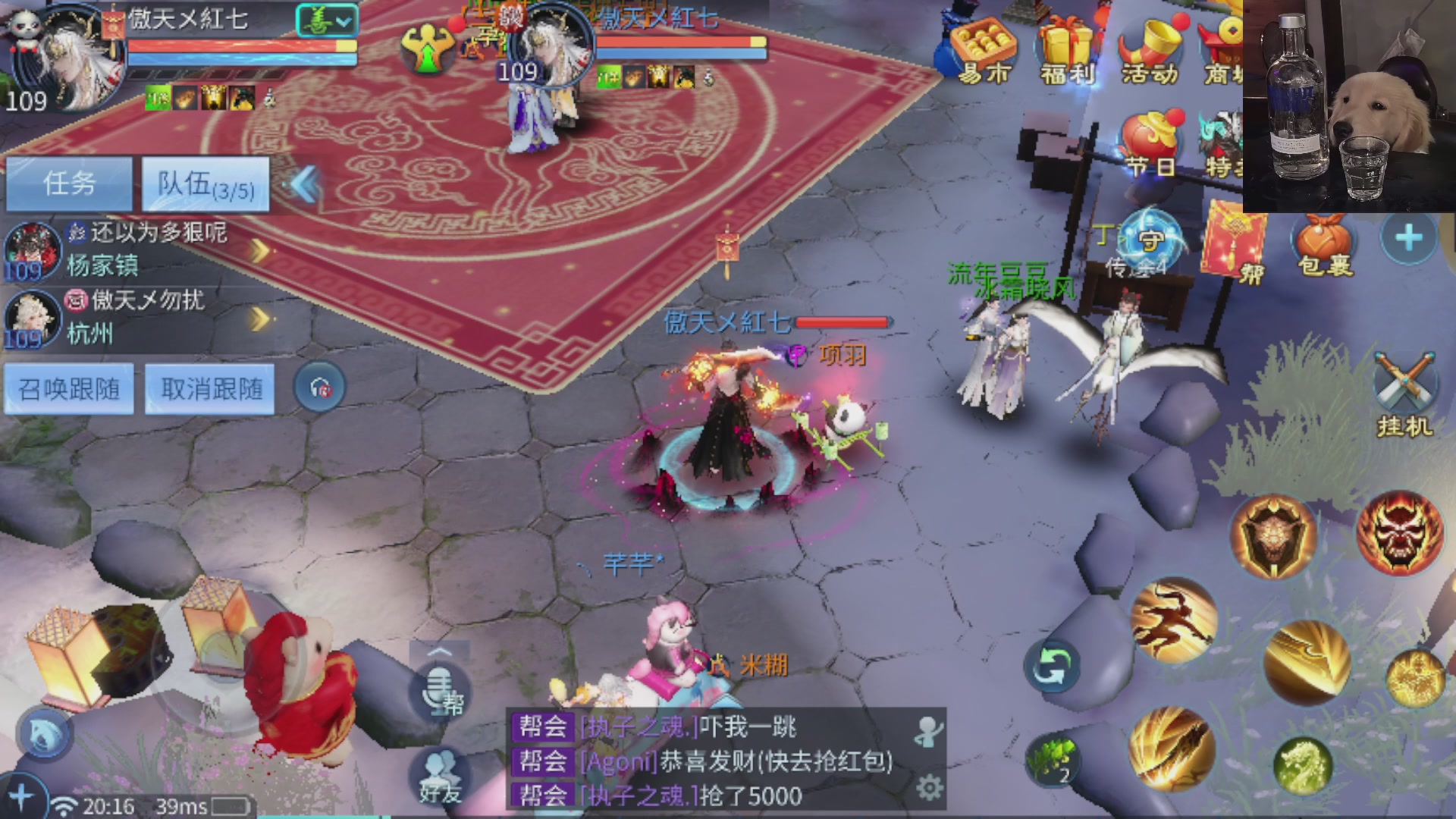Image resolution: width=1456 pixels, height=819 pixels.
Task: Switch to the 任务 tab
Action: pyautogui.click(x=68, y=184)
